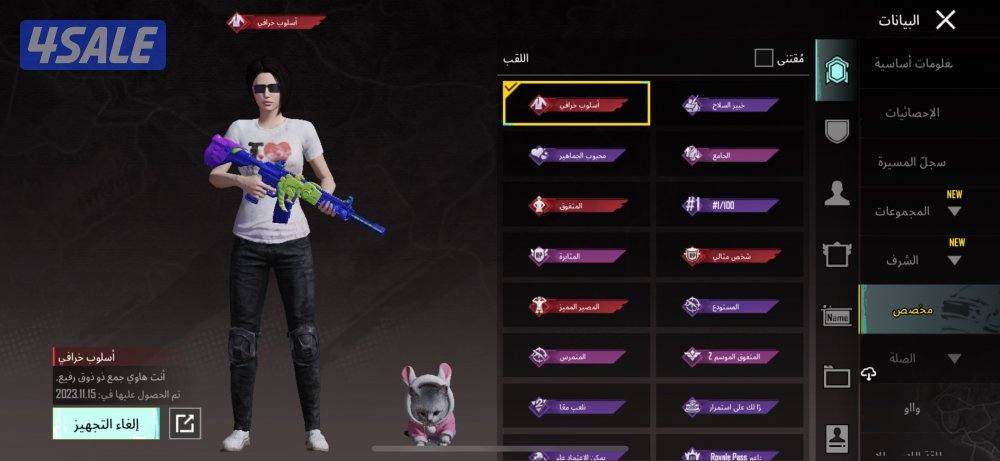Choose the خبير السلاح title badge
The image size is (1000, 461).
click(730, 104)
